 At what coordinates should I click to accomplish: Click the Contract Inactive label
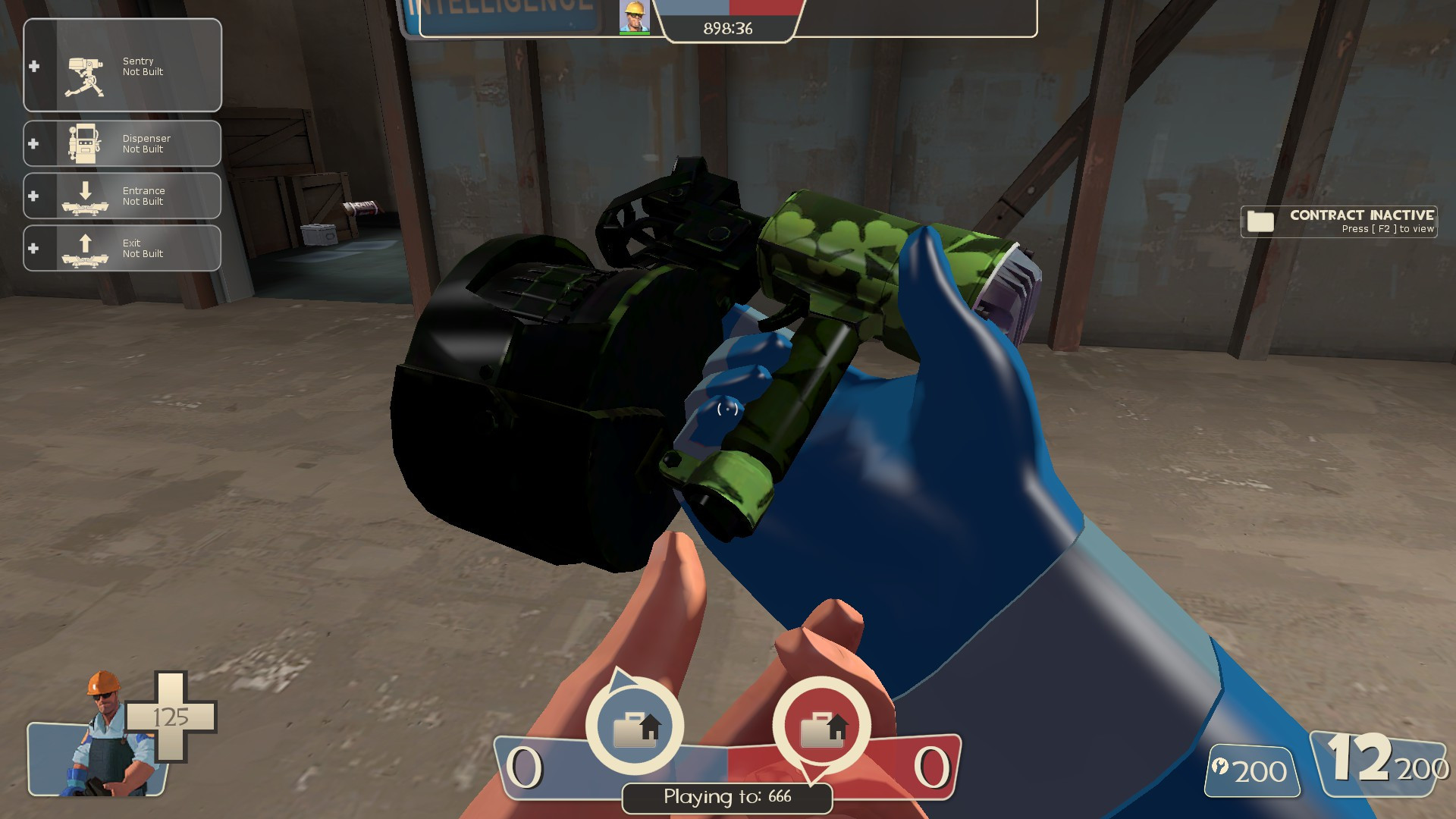pyautogui.click(x=1361, y=216)
